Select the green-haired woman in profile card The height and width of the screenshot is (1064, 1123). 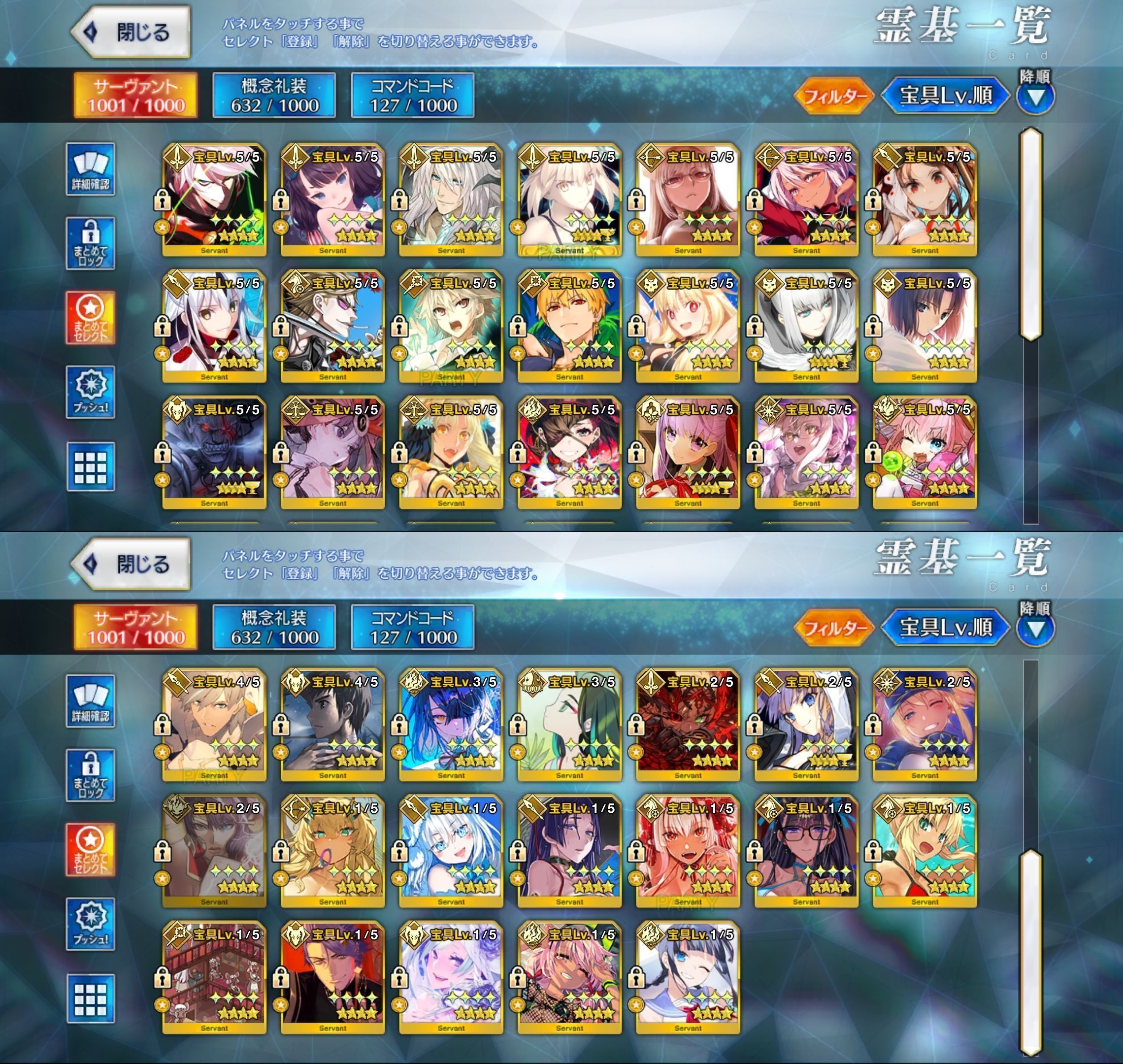coord(569,725)
